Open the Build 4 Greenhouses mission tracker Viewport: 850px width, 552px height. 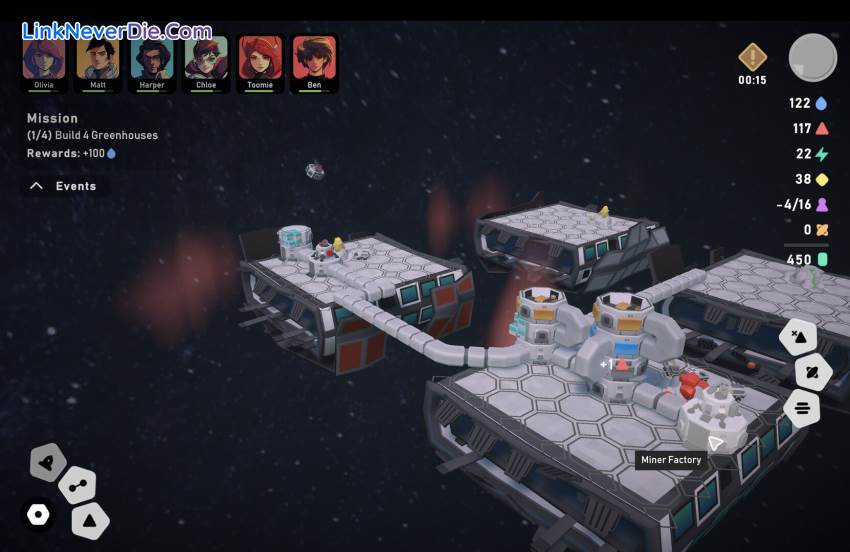click(x=92, y=135)
